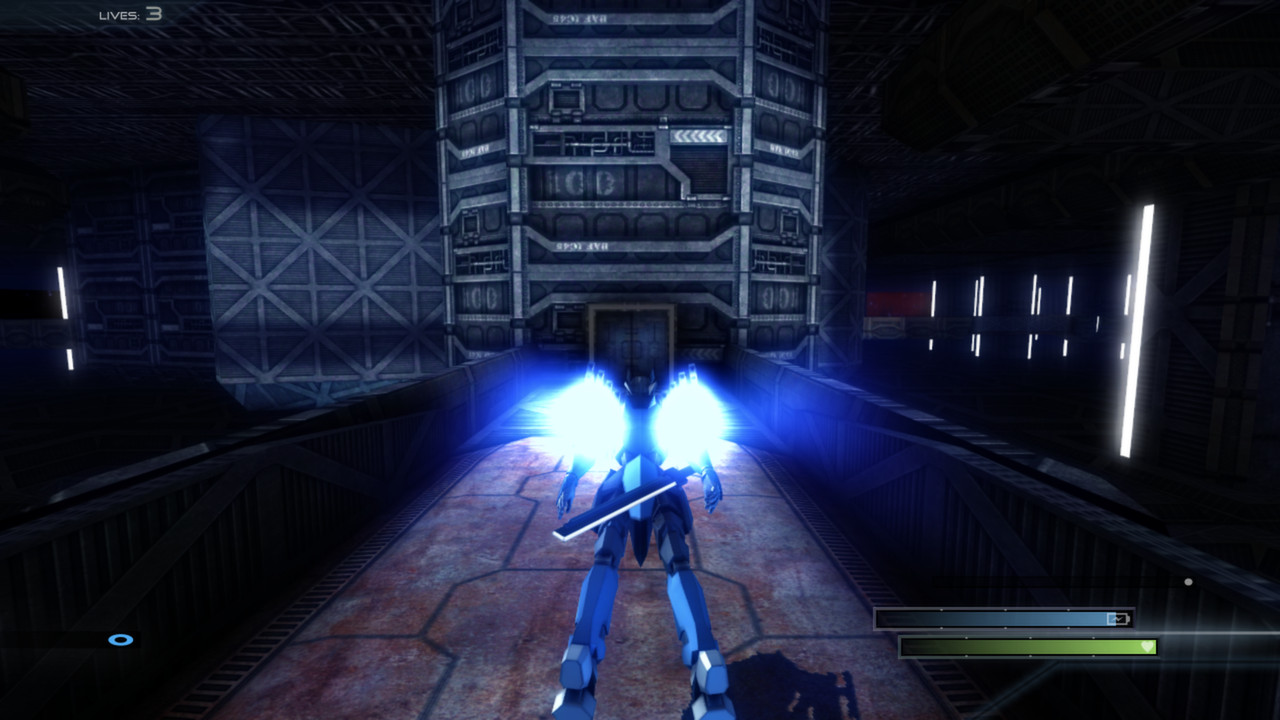This screenshot has height=720, width=1280.
Task: Click the BAY LOCK label on the tower
Action: click(582, 246)
